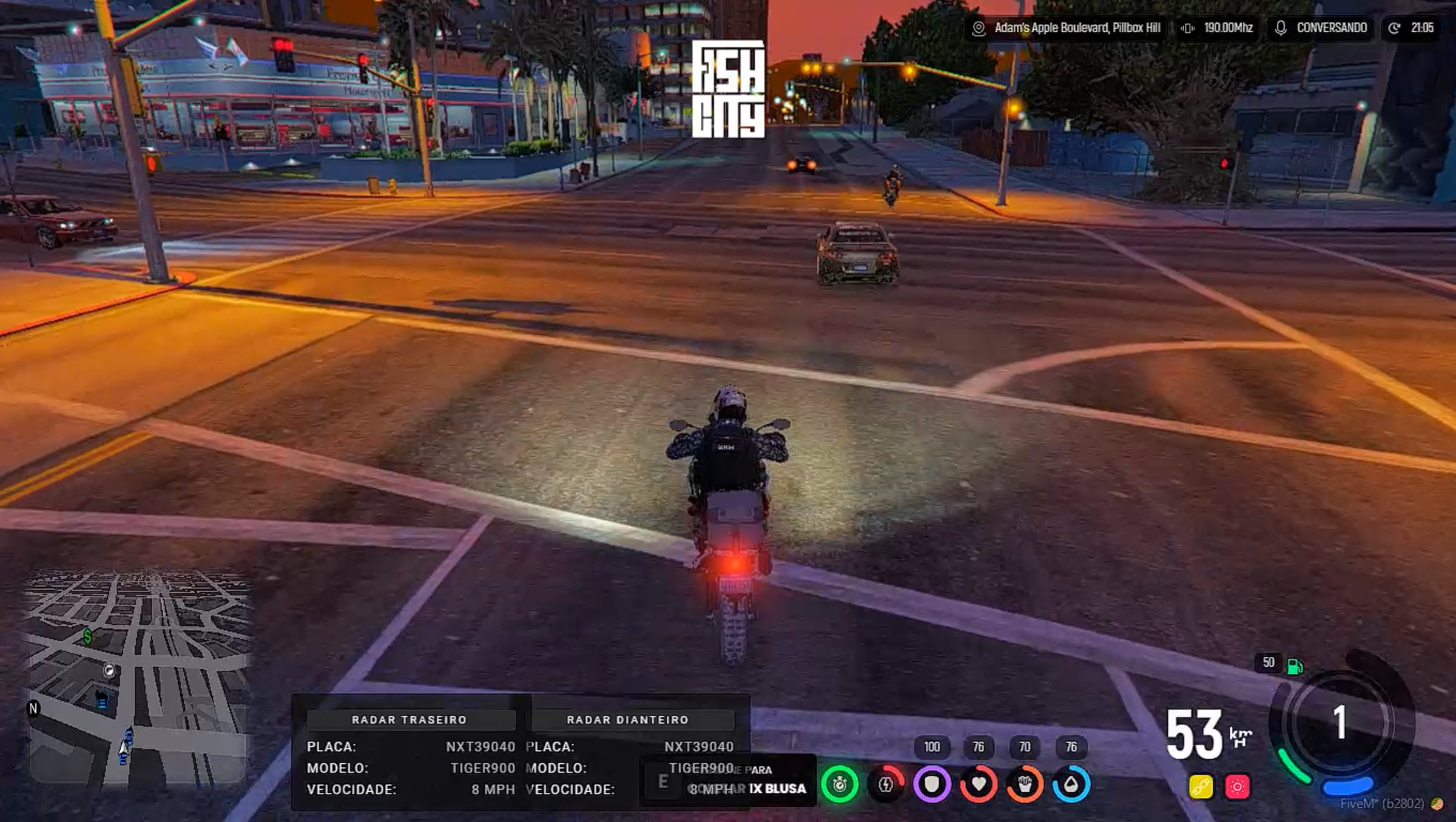Click the green stopwatch status icon
This screenshot has height=822, width=1456.
(x=840, y=785)
